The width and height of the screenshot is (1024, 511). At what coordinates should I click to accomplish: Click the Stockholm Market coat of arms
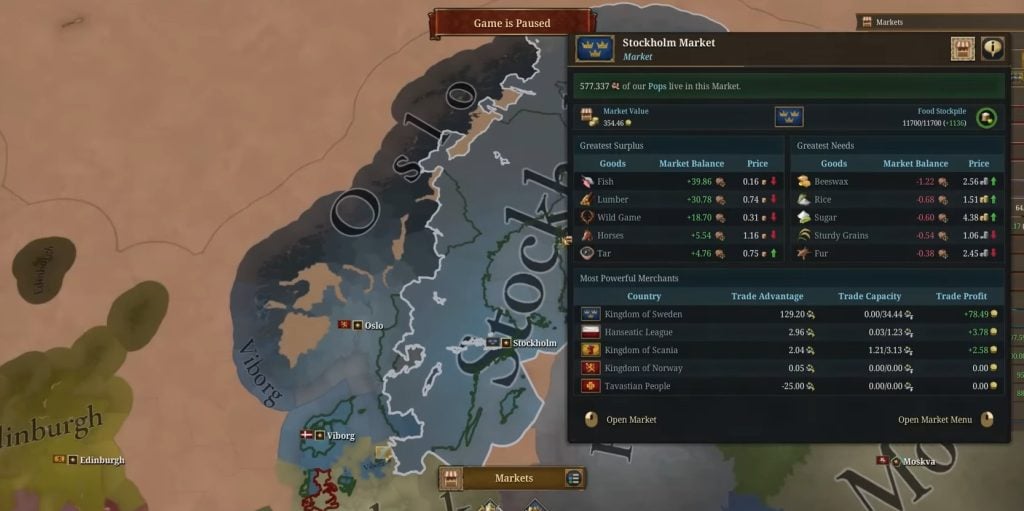tap(595, 49)
